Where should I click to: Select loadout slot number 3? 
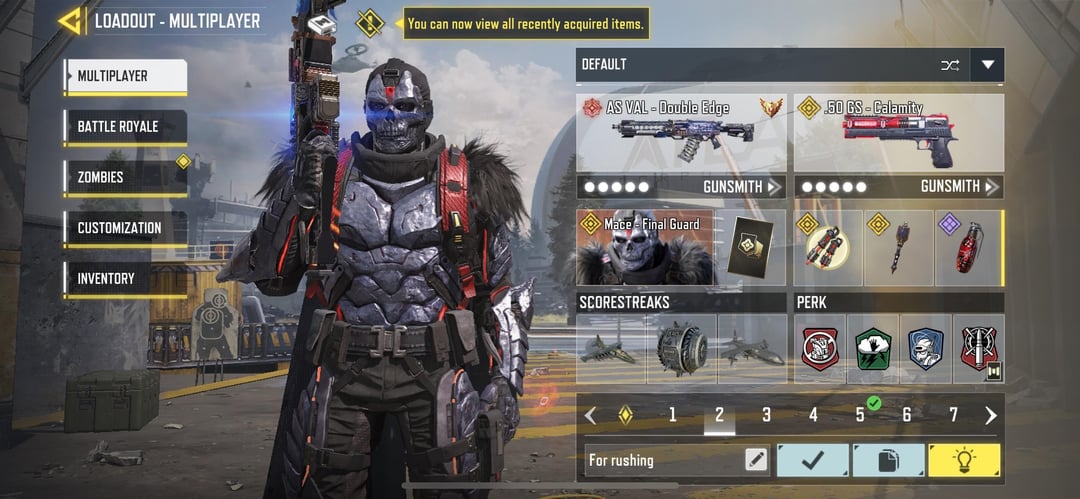766,415
